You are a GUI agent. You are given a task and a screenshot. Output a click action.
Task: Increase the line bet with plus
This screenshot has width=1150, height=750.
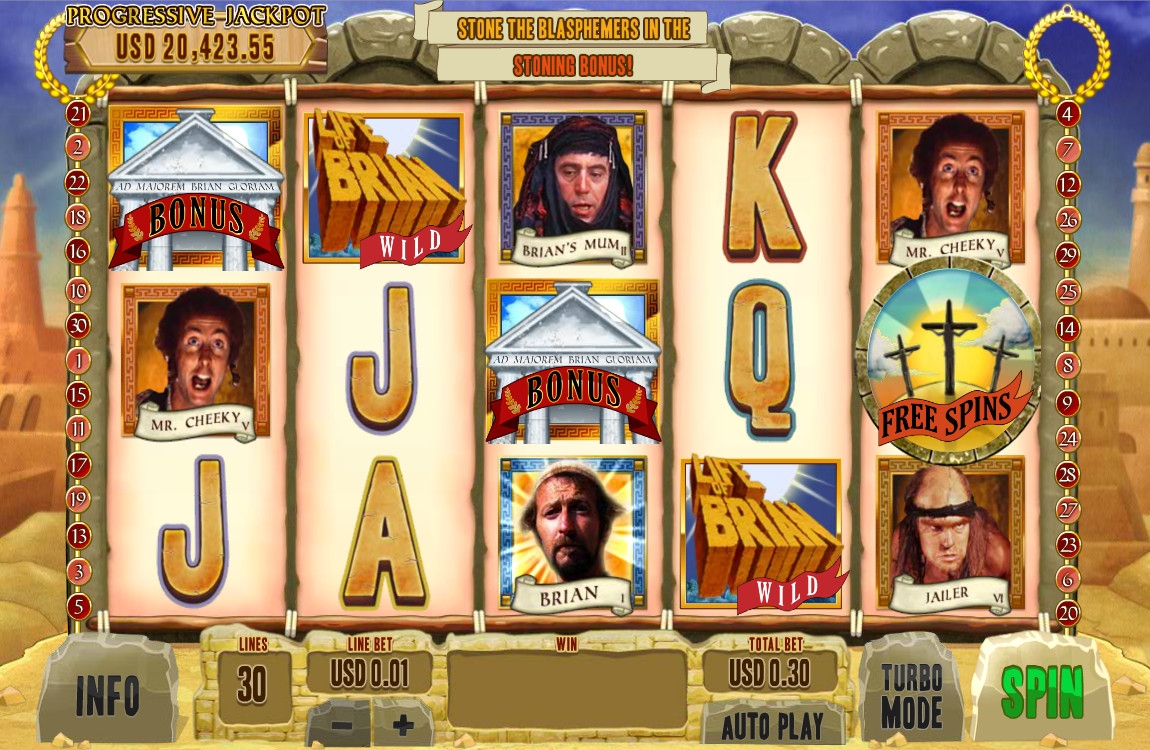(404, 724)
